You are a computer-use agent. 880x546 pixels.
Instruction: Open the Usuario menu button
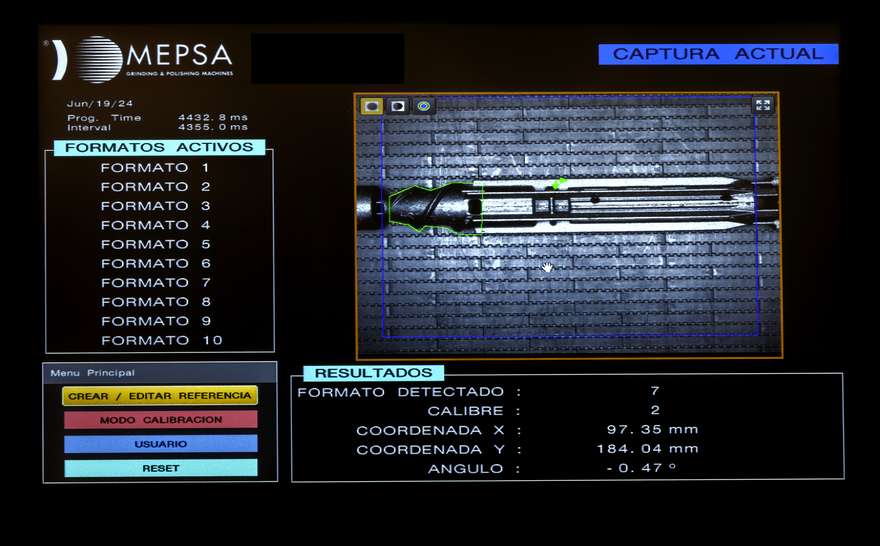point(160,443)
